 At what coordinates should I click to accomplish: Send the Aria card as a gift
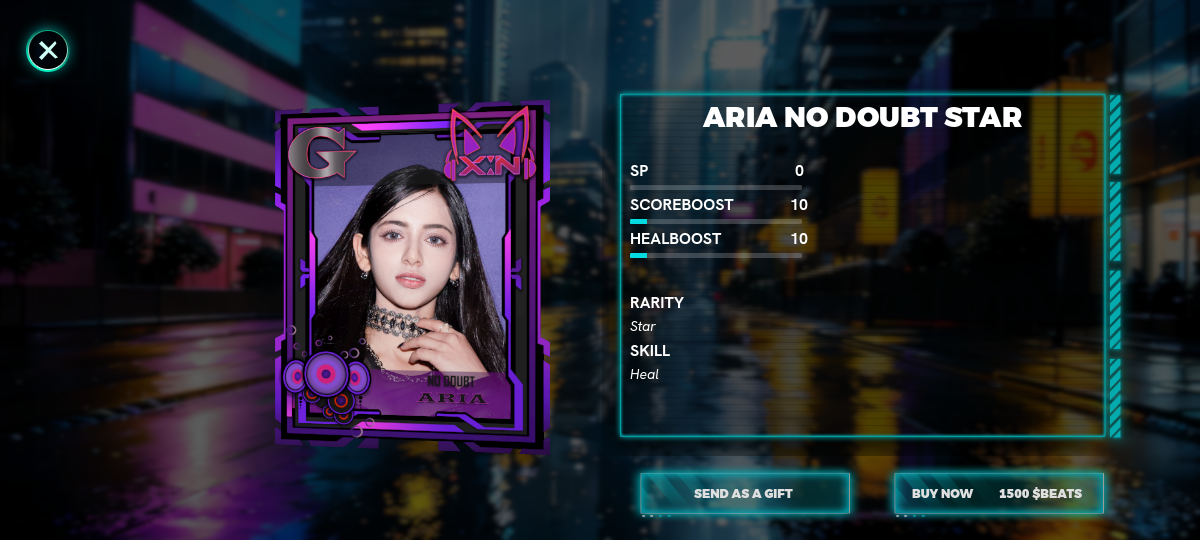pos(744,493)
